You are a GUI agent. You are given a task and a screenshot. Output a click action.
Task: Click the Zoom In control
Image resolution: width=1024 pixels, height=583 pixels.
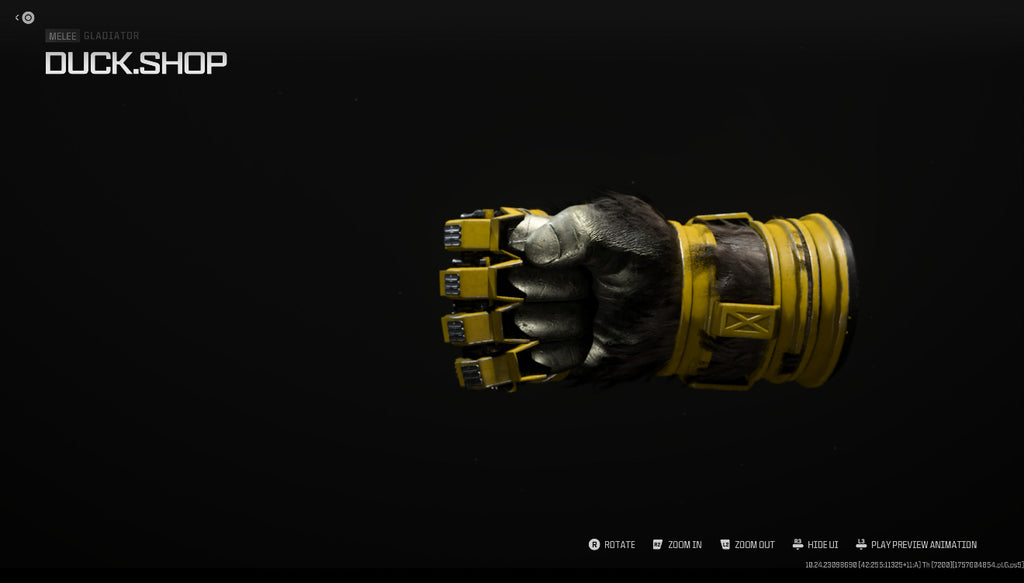[677, 545]
